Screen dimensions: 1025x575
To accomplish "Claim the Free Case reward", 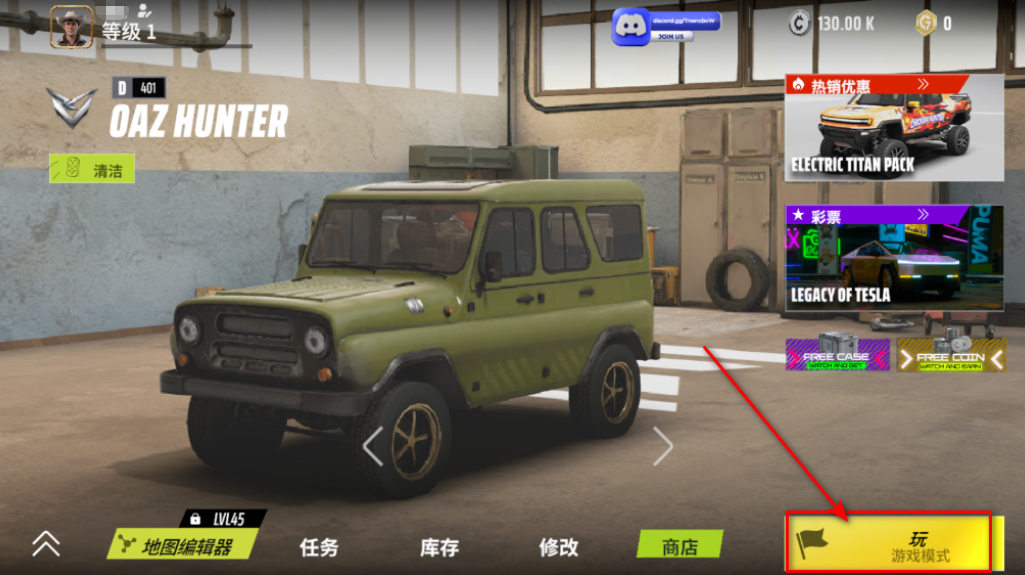I will (836, 355).
